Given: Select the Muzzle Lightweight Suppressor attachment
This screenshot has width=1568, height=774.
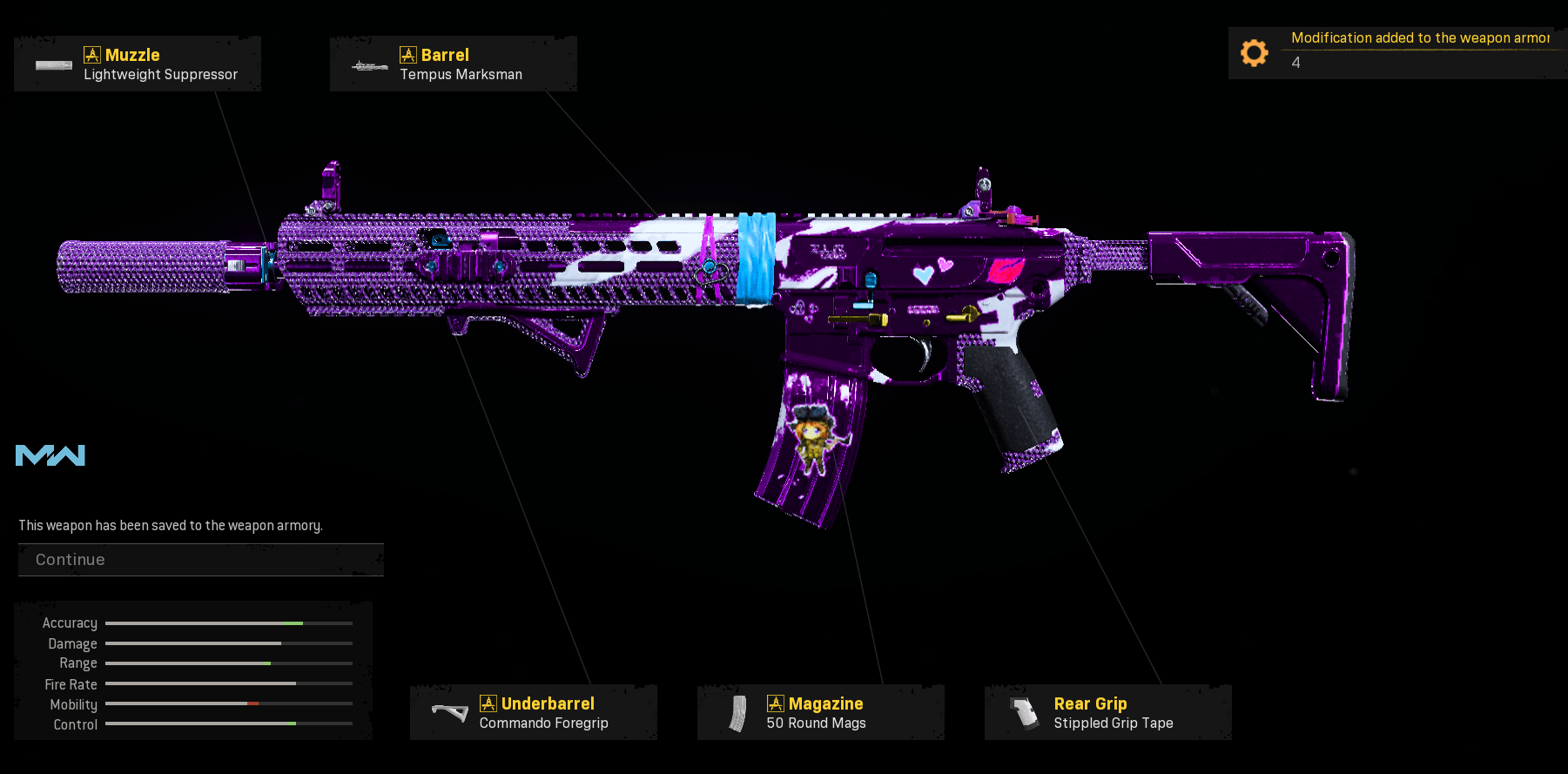Looking at the screenshot, I should (x=138, y=64).
